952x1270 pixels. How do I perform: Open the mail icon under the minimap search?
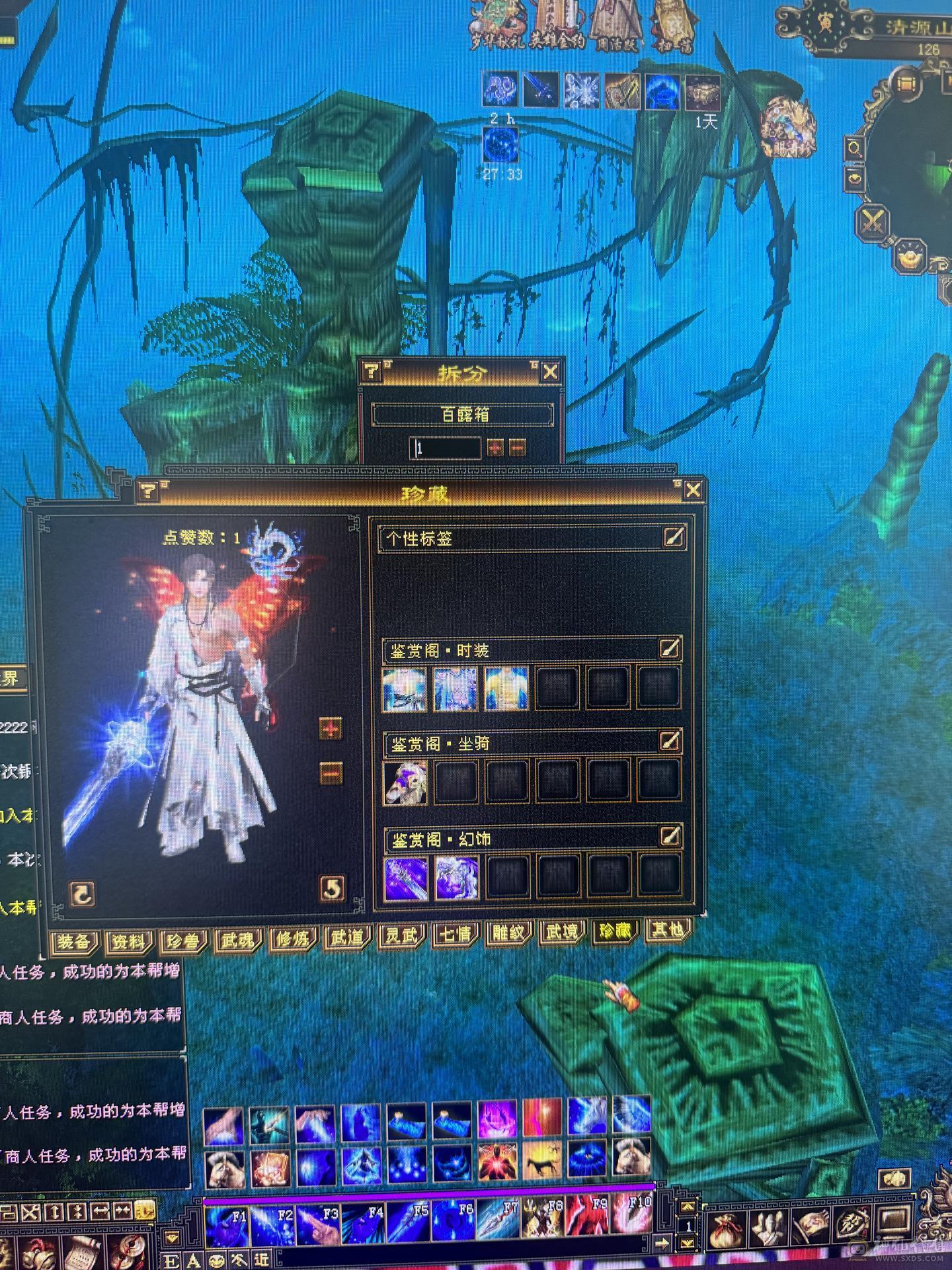[855, 179]
